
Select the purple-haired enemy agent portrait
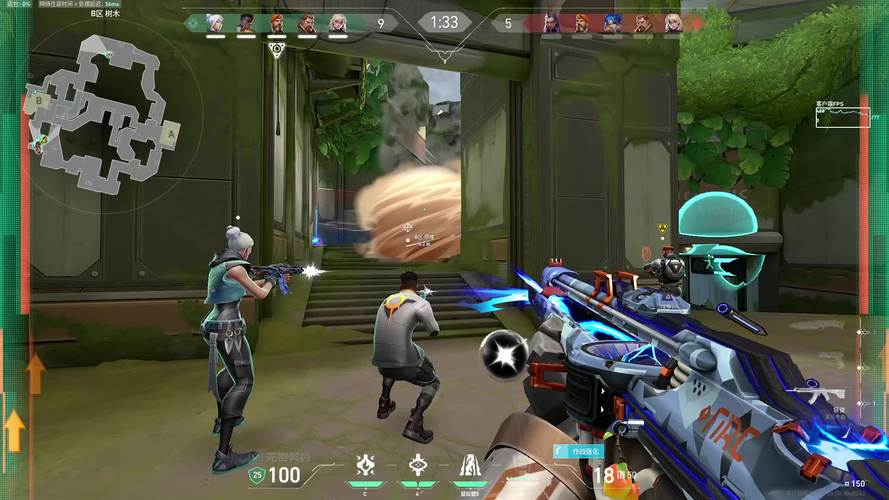pos(552,22)
